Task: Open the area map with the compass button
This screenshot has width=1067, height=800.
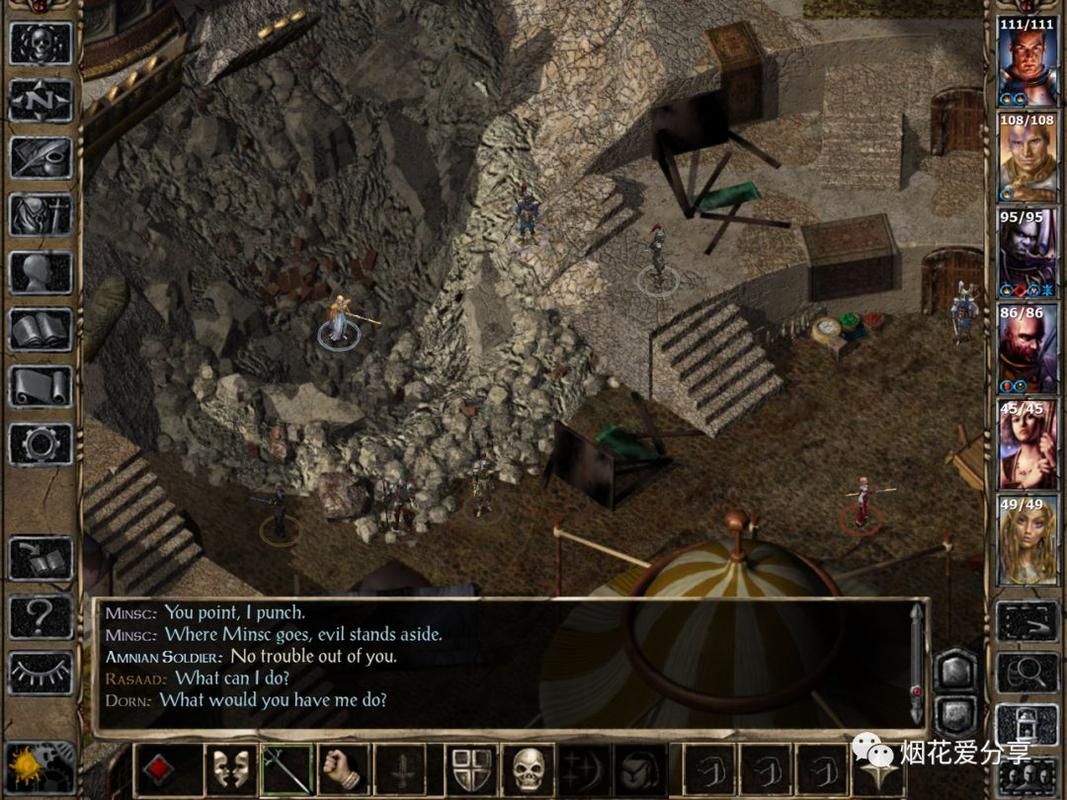Action: pos(41,100)
